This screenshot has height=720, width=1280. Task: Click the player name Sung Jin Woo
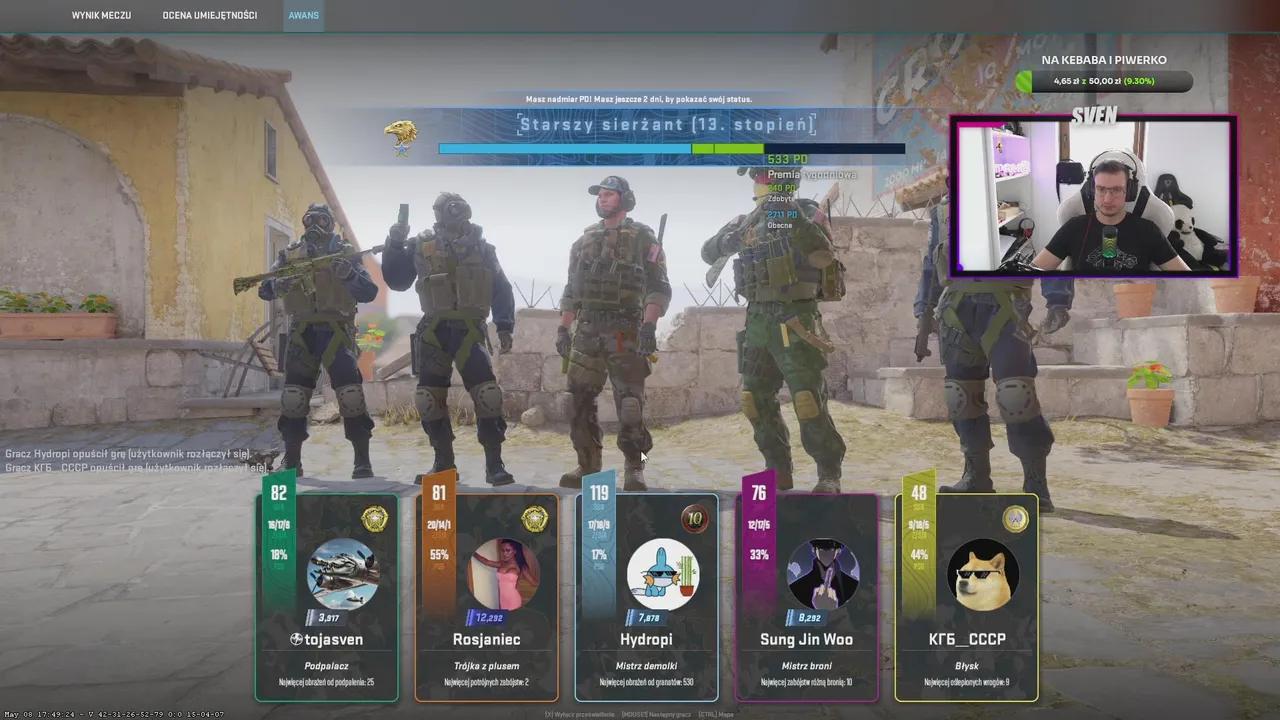click(806, 639)
